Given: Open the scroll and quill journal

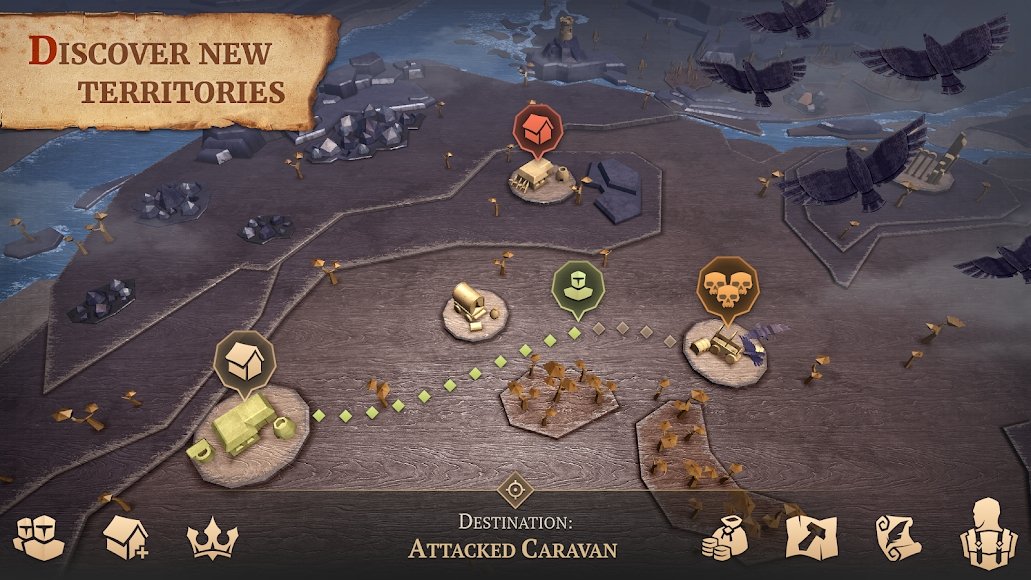Looking at the screenshot, I should [x=898, y=537].
